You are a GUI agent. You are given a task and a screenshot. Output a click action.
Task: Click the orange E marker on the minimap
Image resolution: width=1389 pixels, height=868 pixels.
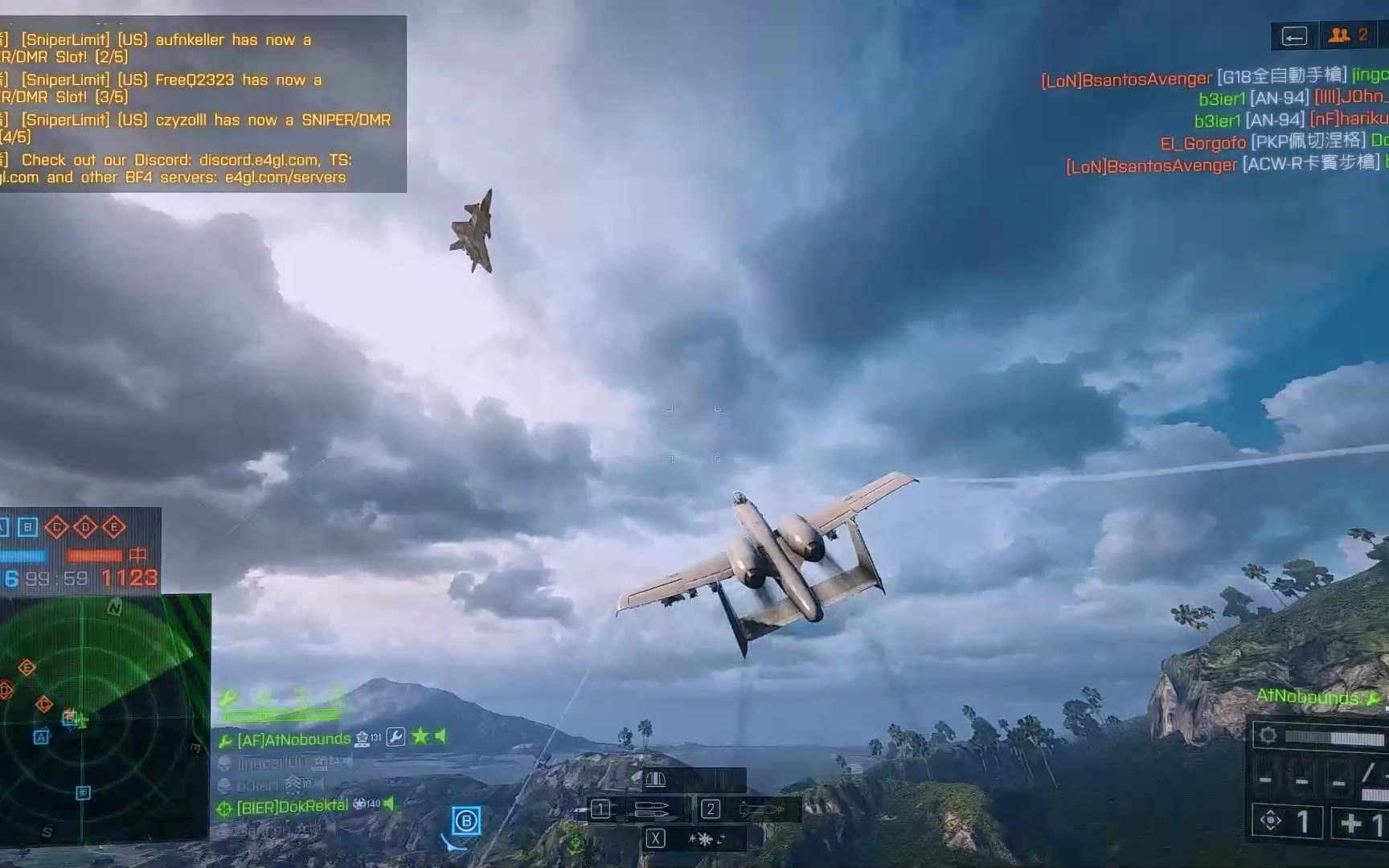(x=27, y=667)
